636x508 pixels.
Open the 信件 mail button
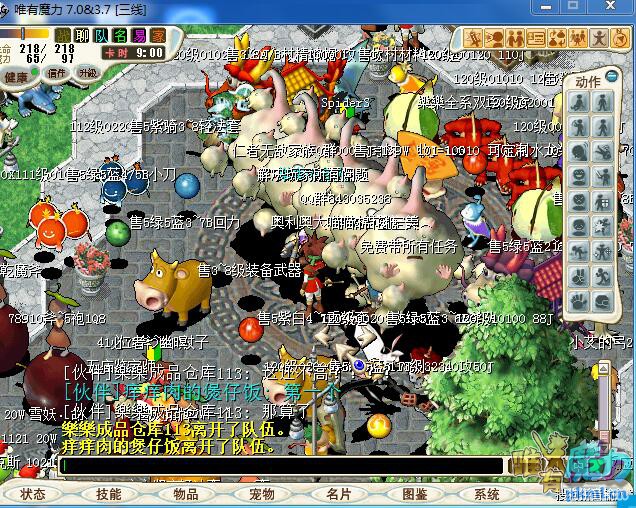point(57,72)
